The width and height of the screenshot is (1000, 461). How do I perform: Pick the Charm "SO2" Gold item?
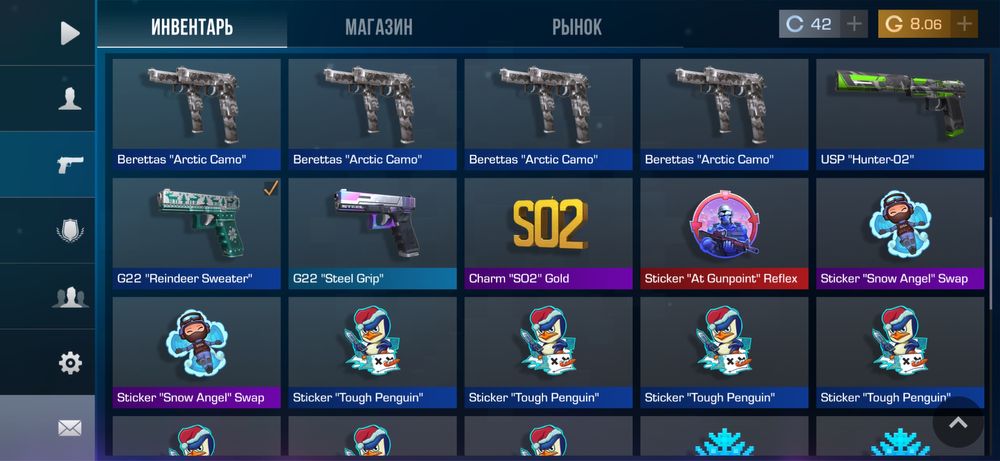click(x=548, y=234)
